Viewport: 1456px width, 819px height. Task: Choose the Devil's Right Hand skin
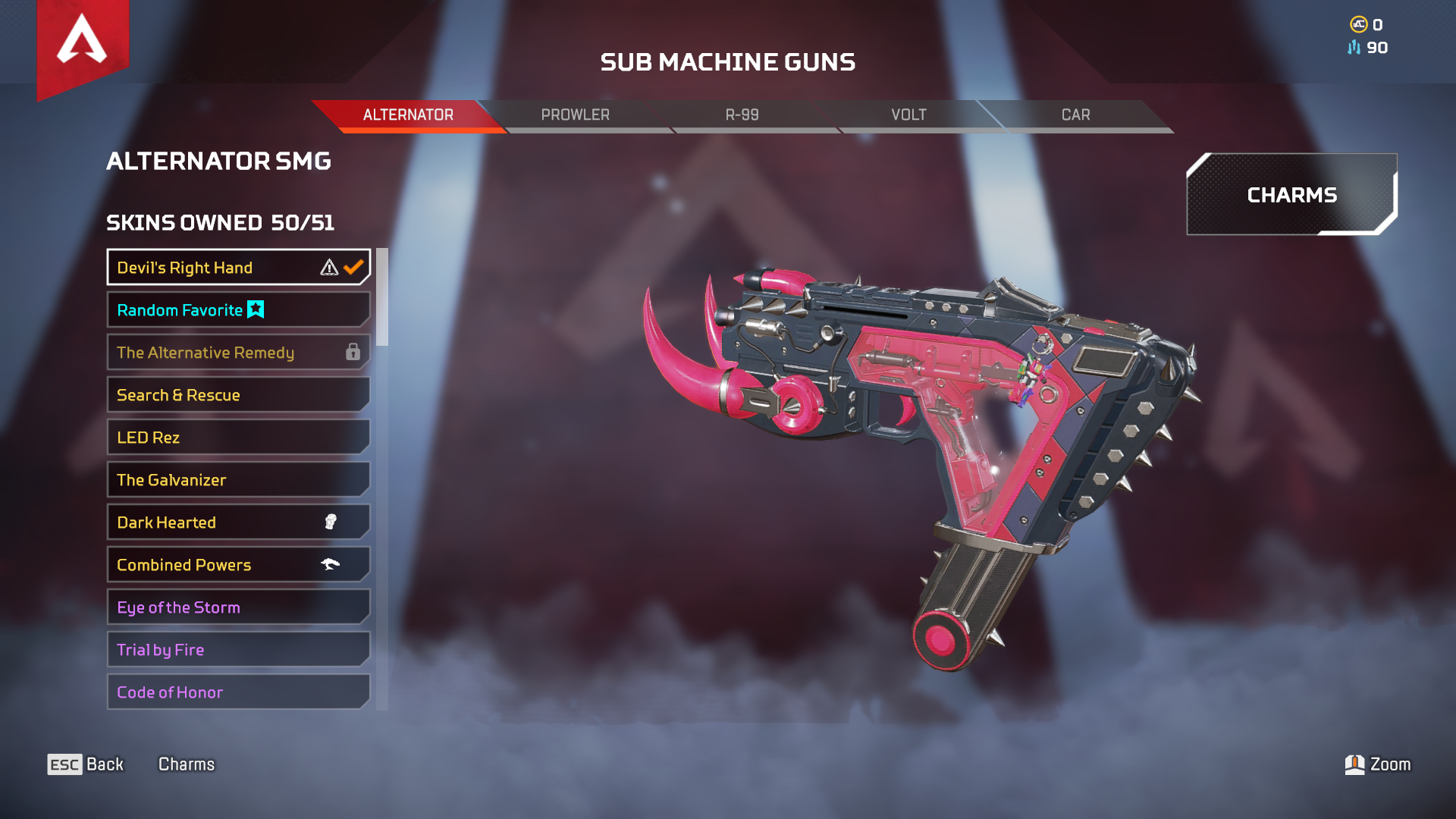click(x=238, y=268)
